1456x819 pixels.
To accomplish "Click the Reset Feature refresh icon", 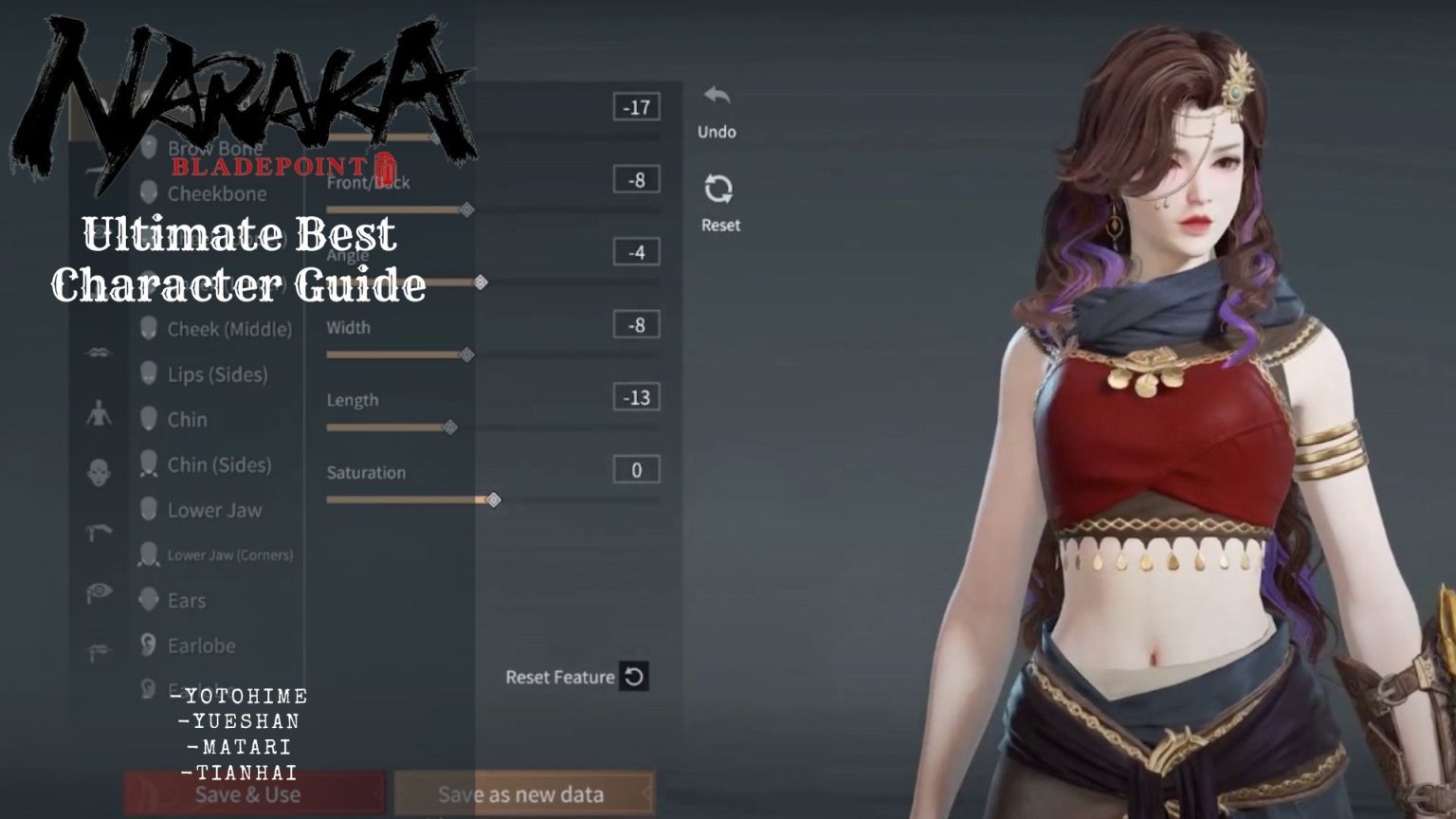I will [633, 677].
